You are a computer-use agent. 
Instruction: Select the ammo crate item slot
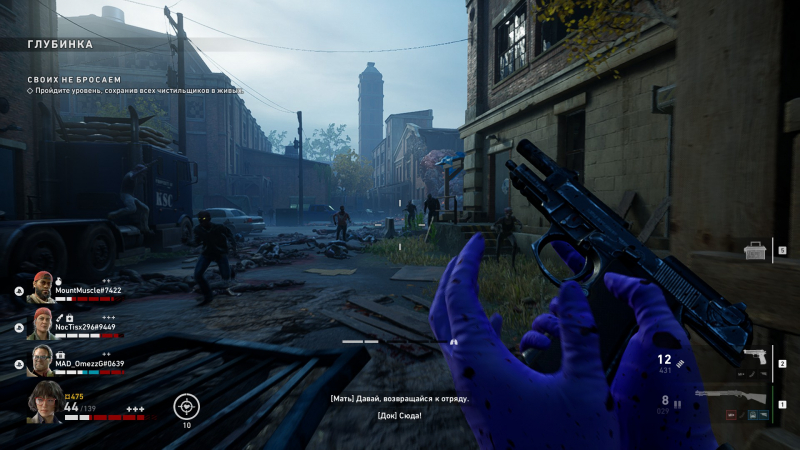(x=755, y=250)
